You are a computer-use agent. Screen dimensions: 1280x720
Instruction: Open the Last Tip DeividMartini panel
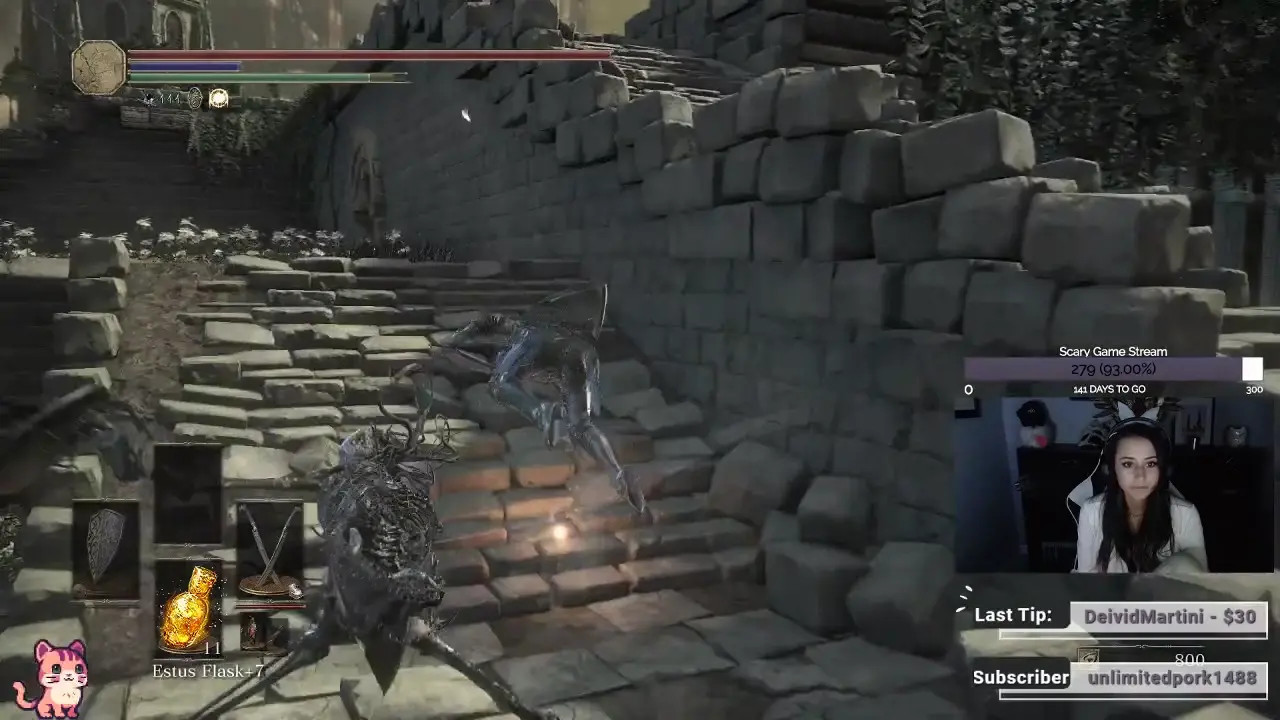(x=1167, y=617)
